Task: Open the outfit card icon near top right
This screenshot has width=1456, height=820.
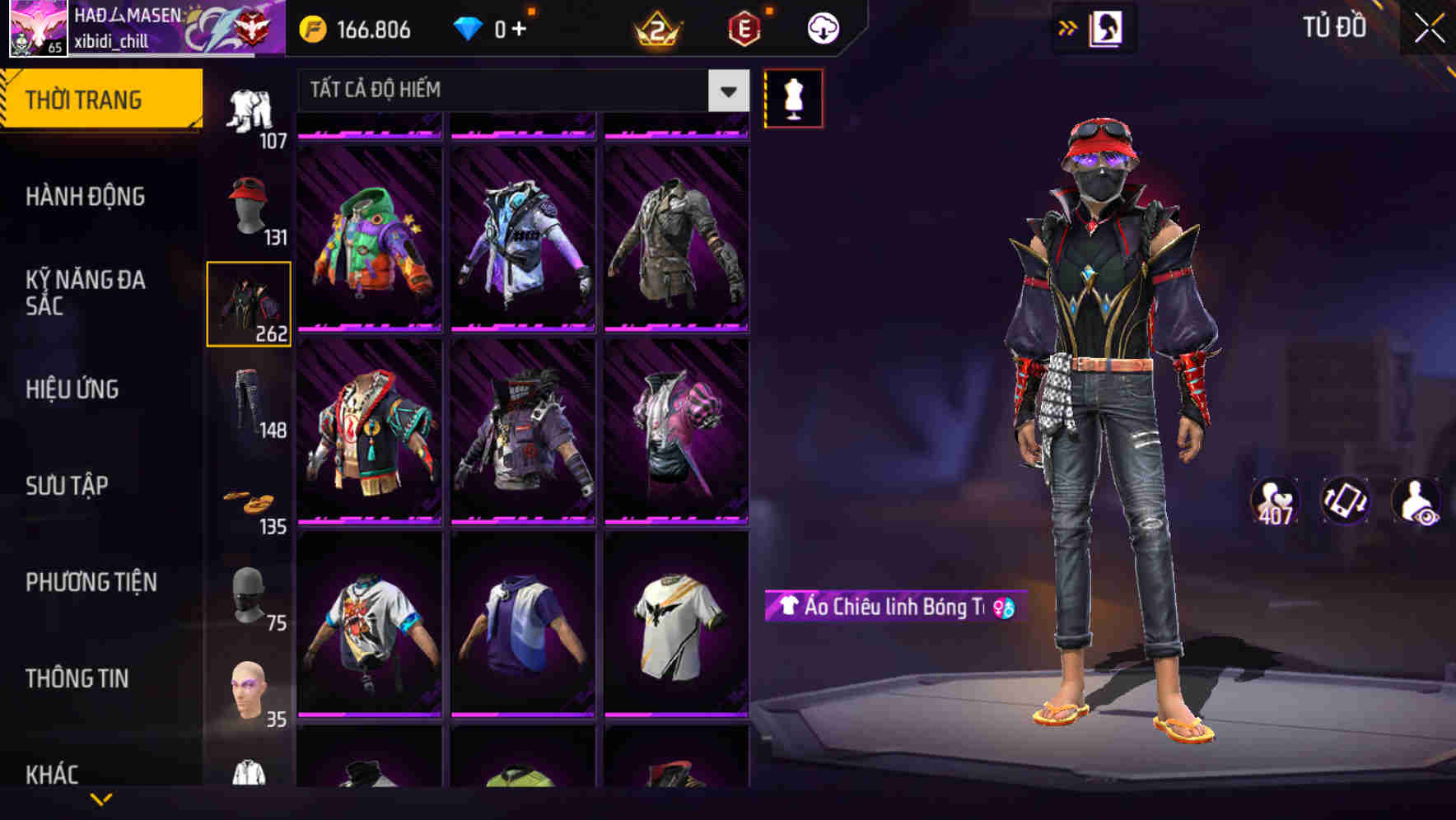Action: [1104, 27]
